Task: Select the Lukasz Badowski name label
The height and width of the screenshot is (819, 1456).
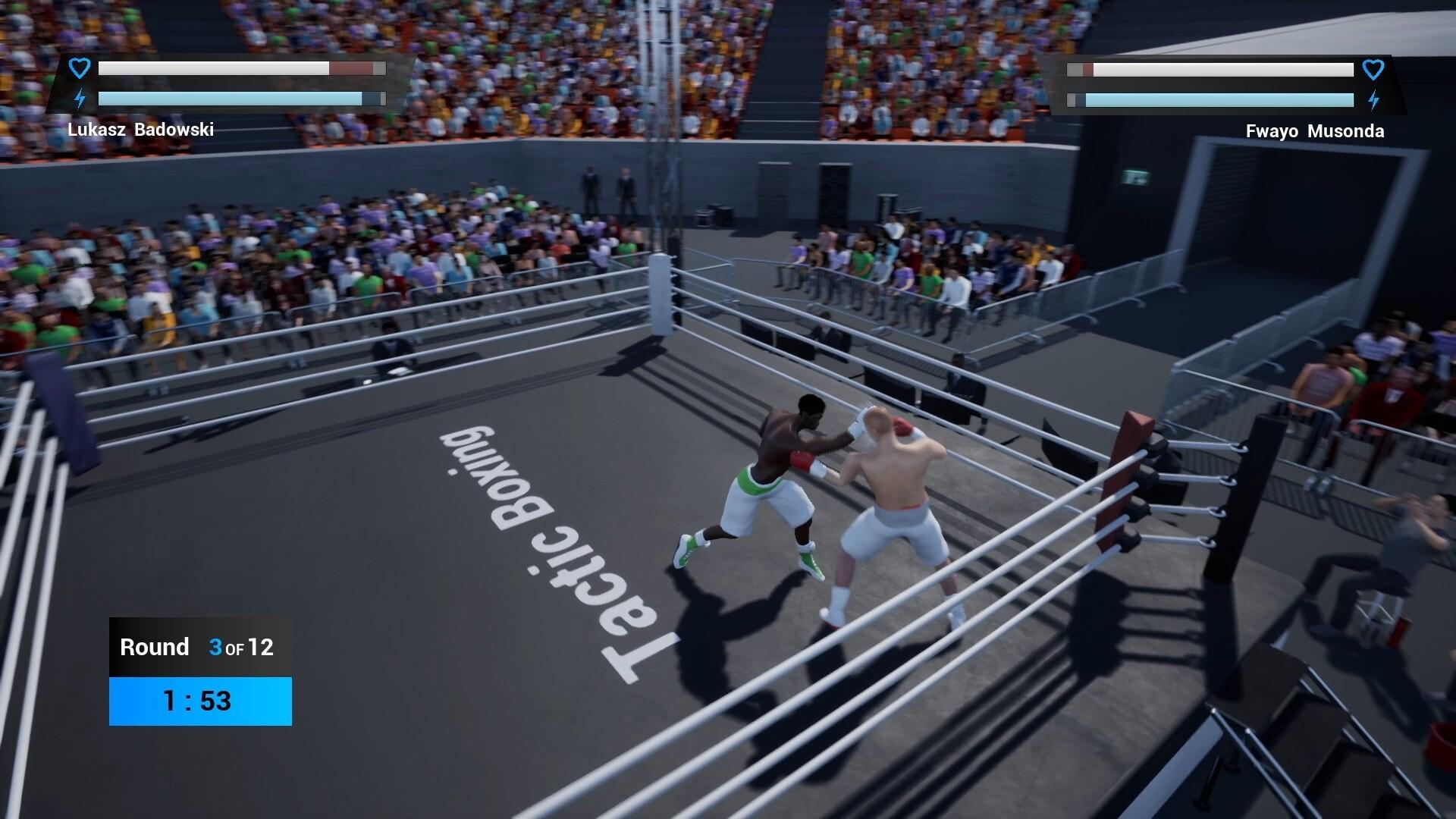Action: click(x=141, y=130)
